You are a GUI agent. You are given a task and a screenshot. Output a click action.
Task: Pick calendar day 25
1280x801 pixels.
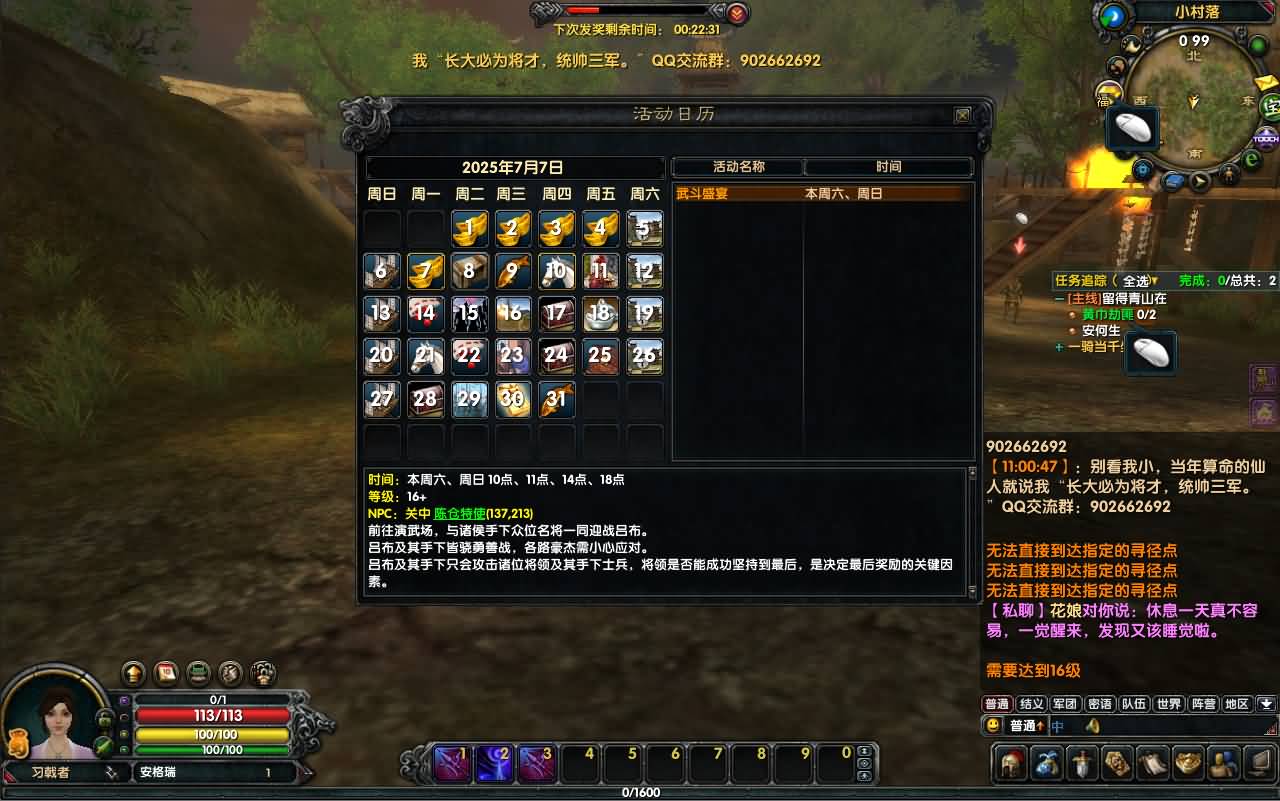[600, 356]
